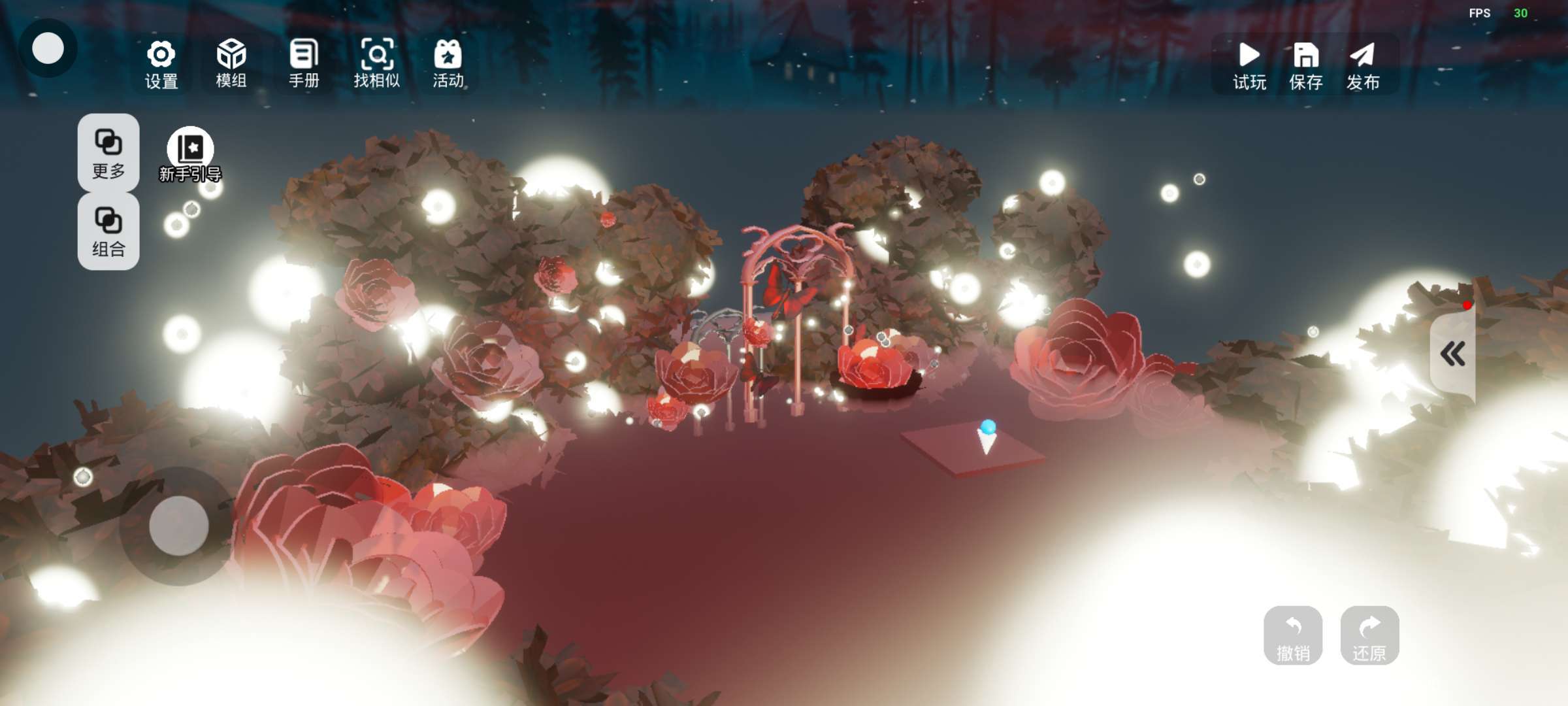Activate the 找相似 find-similar tool
This screenshot has height=706, width=1568.
[377, 64]
